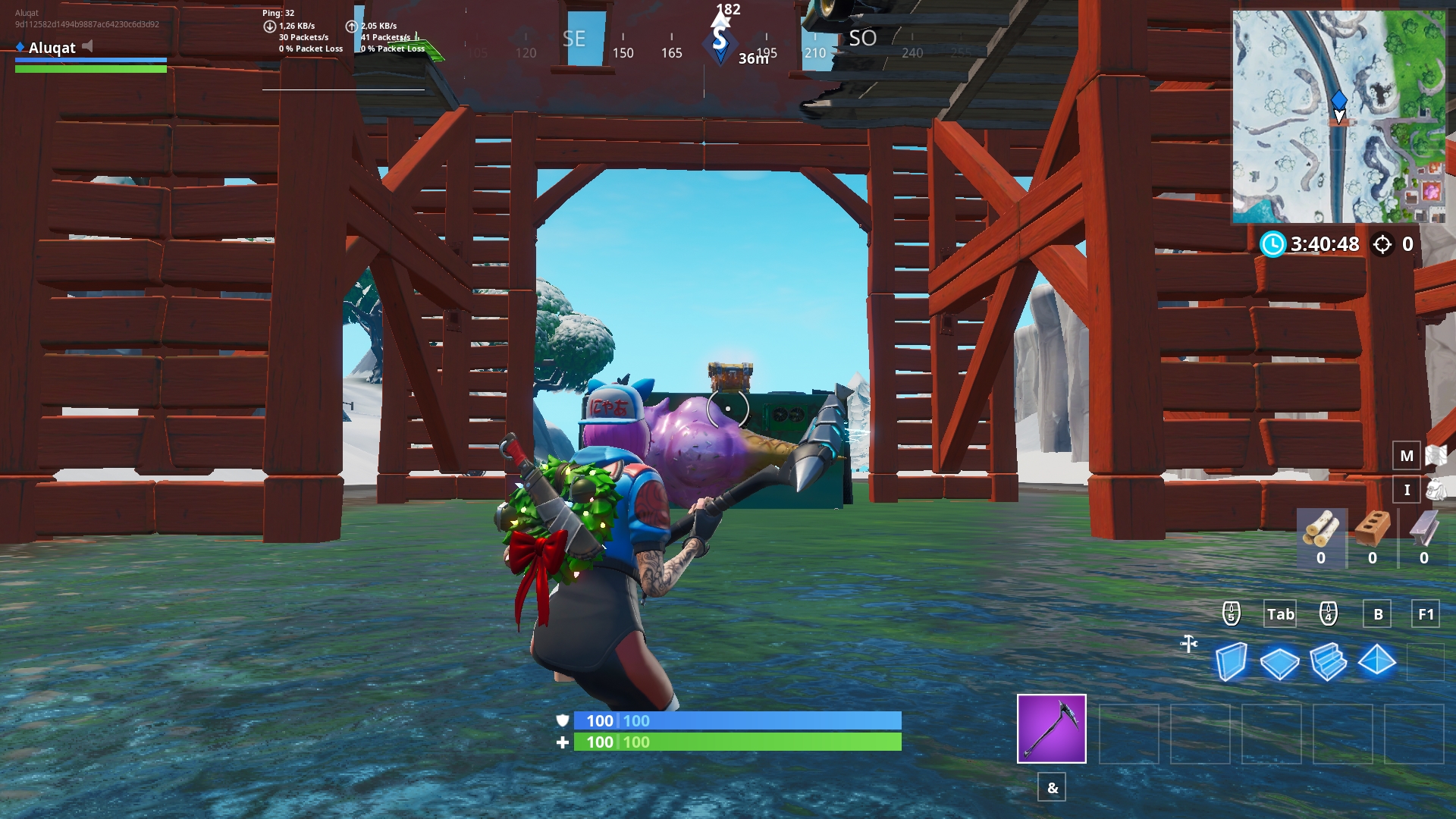Select the pyramid roof build piece icon

[x=1379, y=662]
